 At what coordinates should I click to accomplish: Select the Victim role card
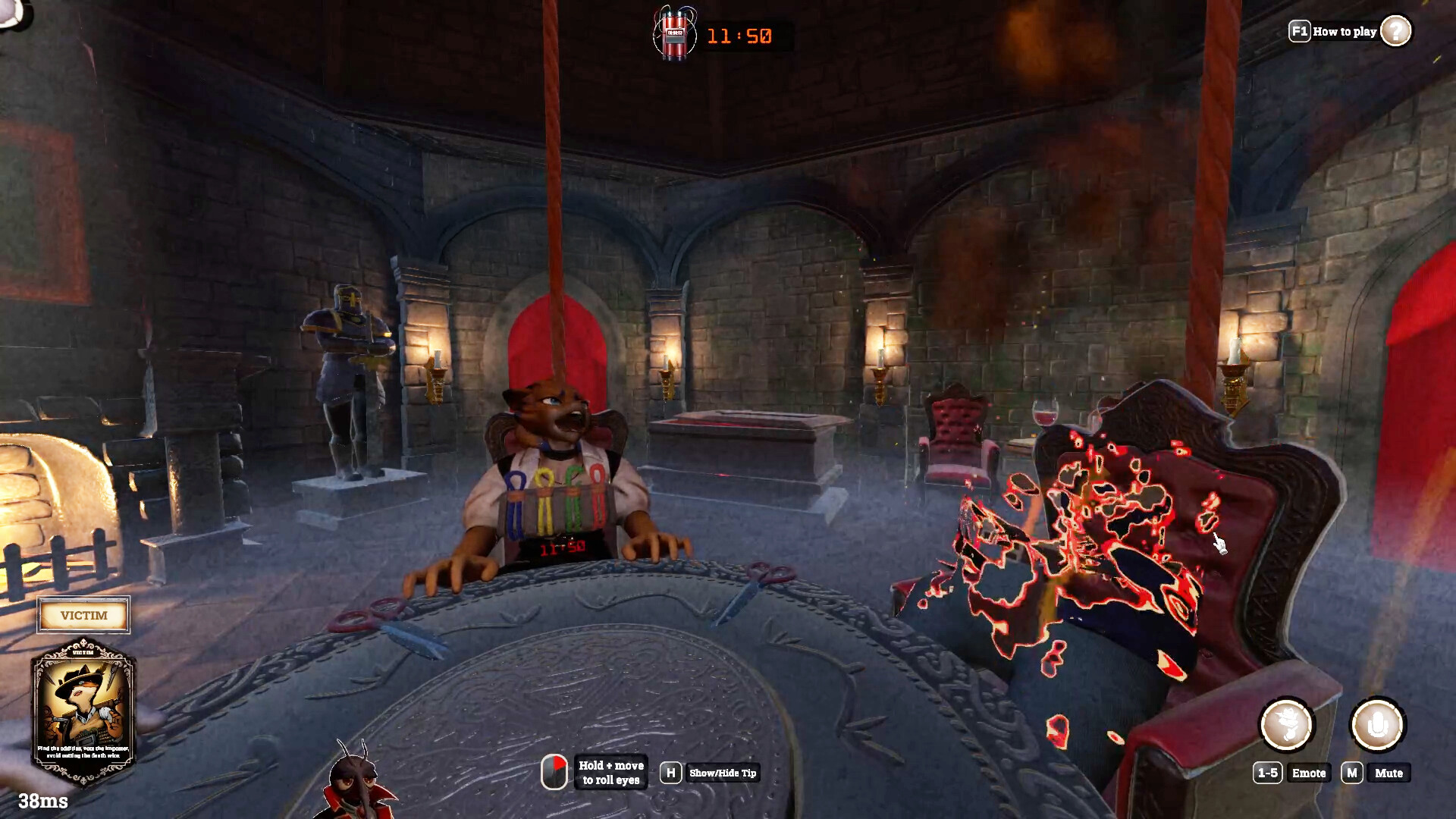click(x=83, y=711)
